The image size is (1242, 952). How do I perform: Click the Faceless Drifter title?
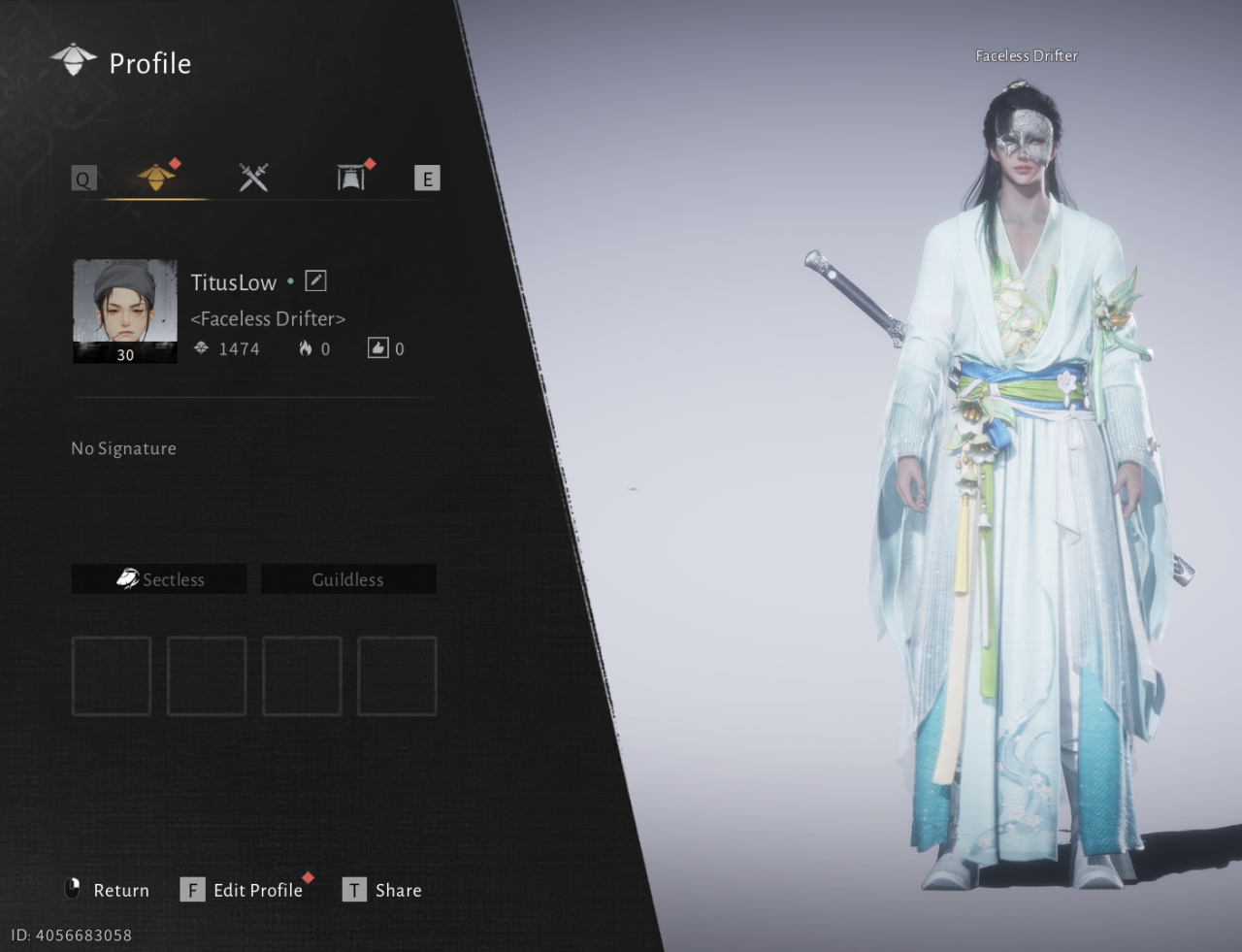268,318
